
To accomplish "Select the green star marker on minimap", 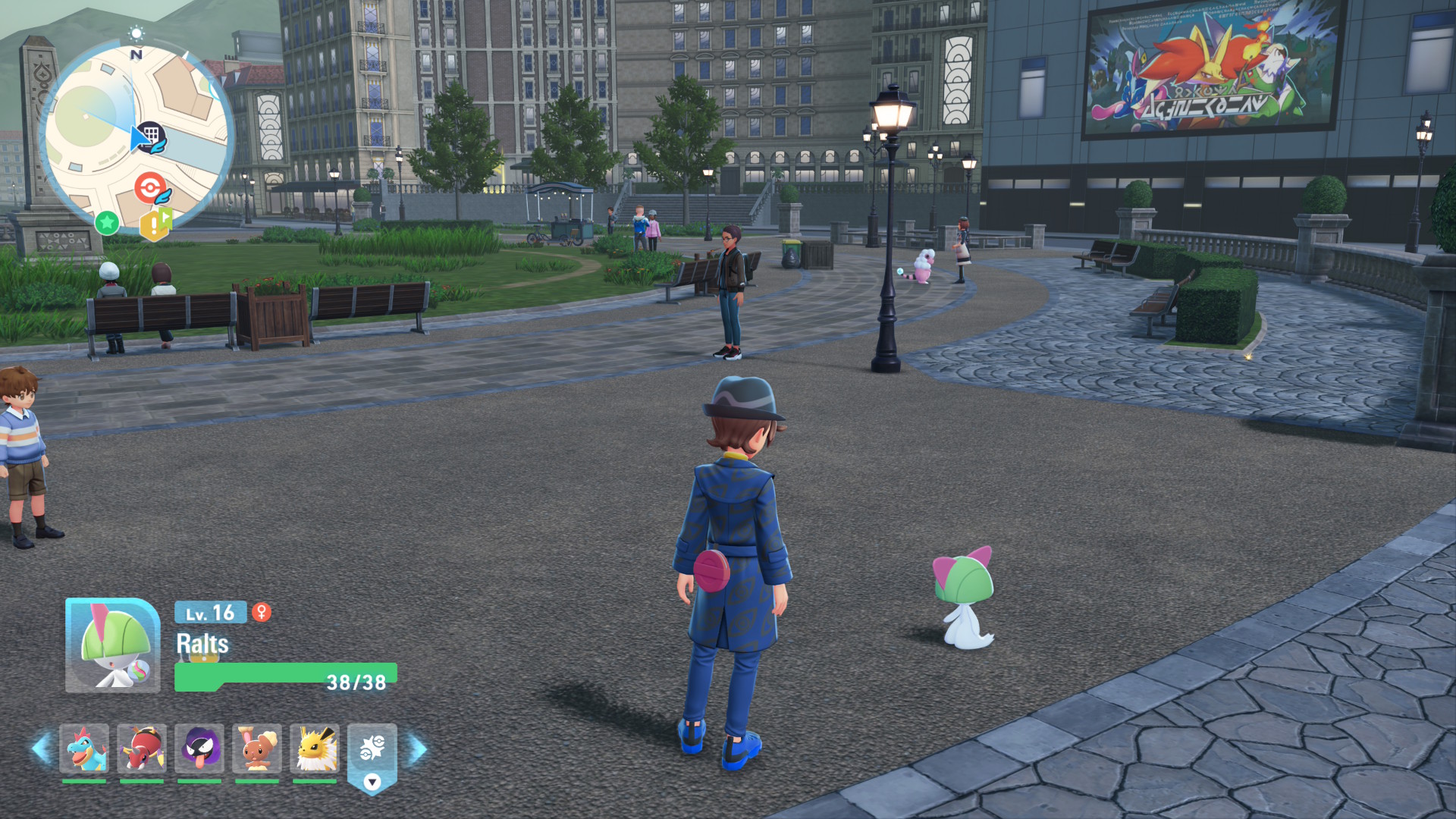I will [x=107, y=222].
